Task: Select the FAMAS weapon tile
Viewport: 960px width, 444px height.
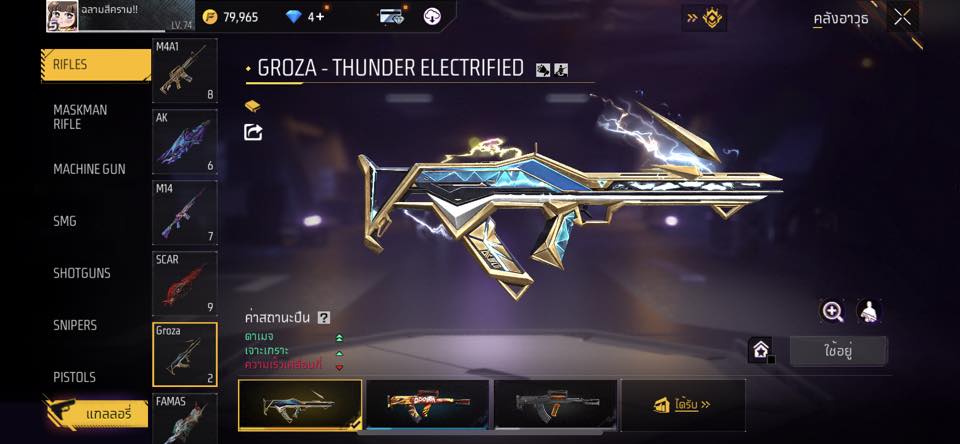Action: [x=184, y=419]
